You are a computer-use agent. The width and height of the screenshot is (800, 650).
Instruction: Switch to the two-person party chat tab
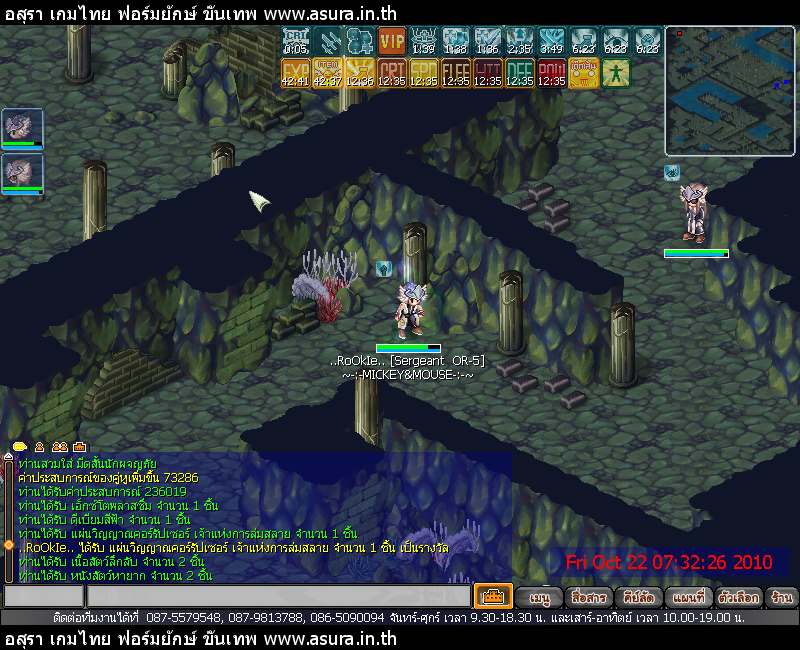[x=60, y=446]
